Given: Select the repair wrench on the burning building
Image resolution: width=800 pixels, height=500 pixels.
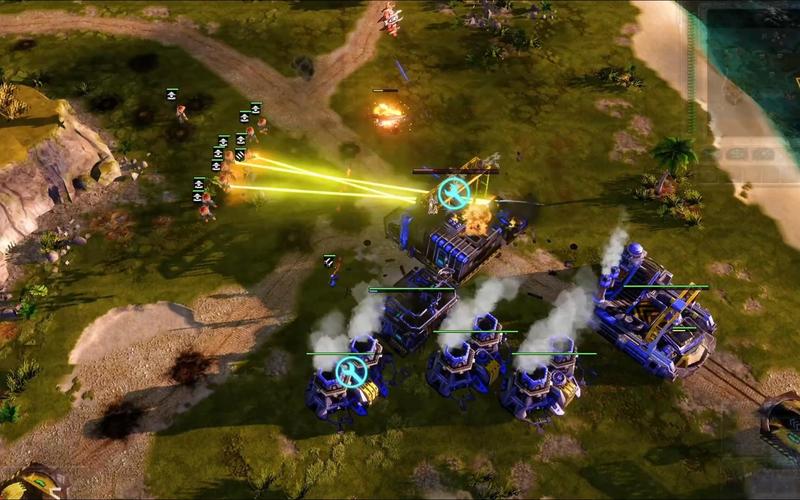Looking at the screenshot, I should 455,193.
